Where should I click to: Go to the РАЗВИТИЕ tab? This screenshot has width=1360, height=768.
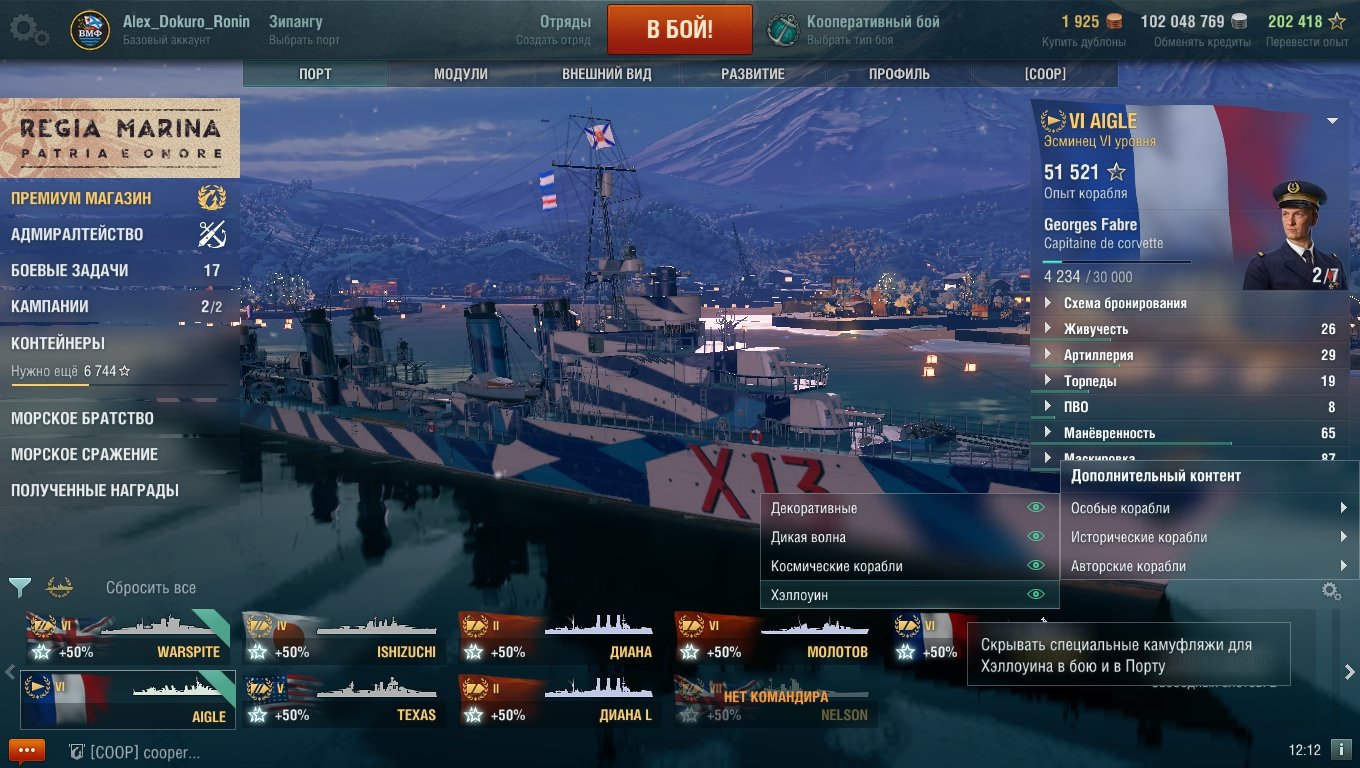point(753,74)
